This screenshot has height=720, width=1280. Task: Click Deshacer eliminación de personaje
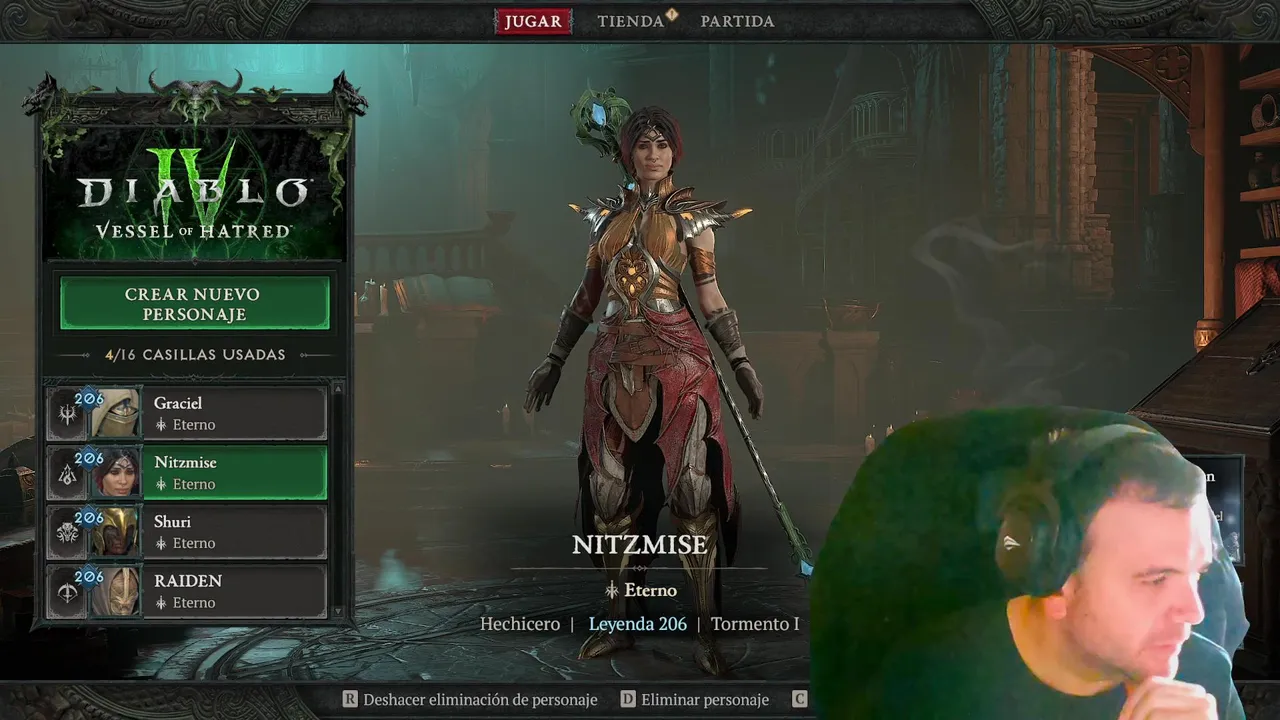(470, 700)
